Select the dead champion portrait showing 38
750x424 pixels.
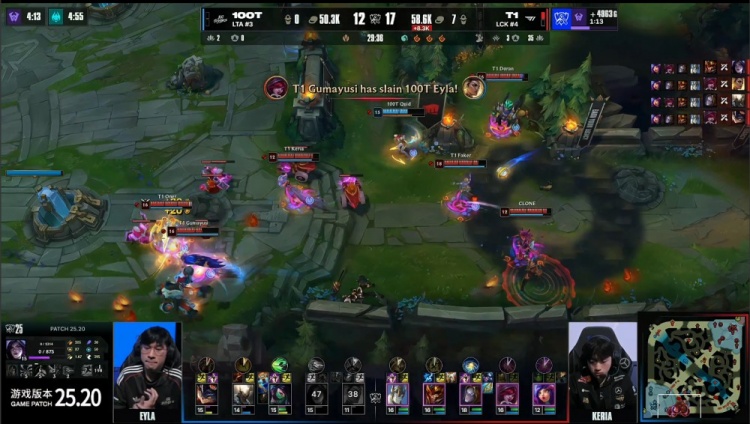[351, 393]
